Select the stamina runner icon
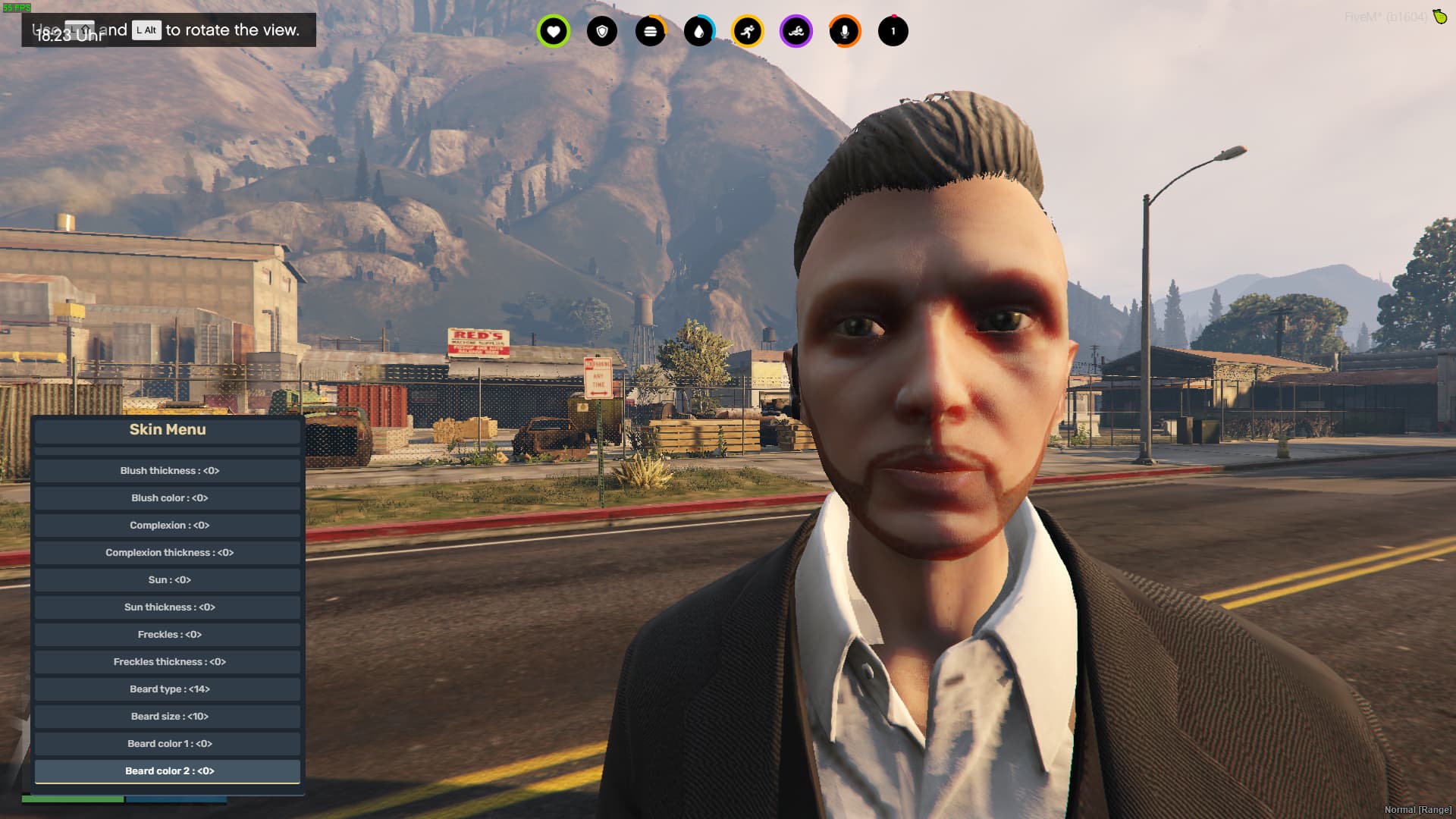 pyautogui.click(x=747, y=31)
